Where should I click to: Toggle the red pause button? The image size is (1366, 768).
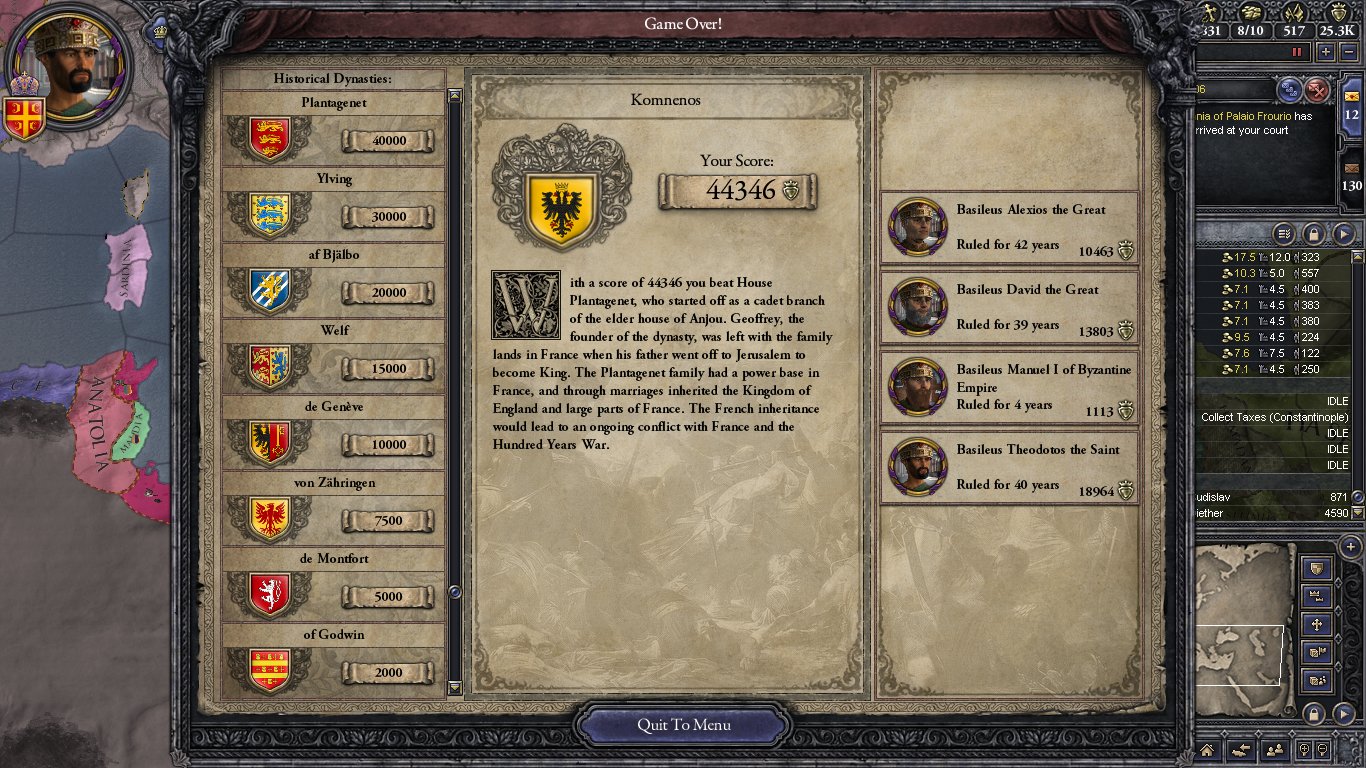click(x=1298, y=52)
